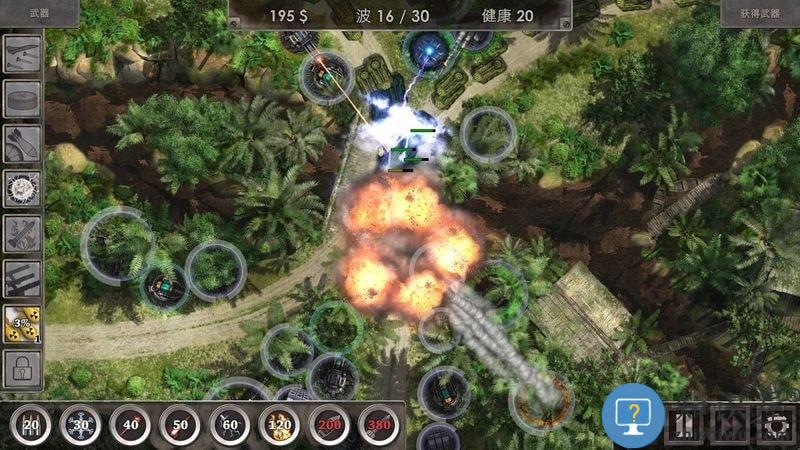Tap the 获得武器 get weapons button

tap(759, 14)
